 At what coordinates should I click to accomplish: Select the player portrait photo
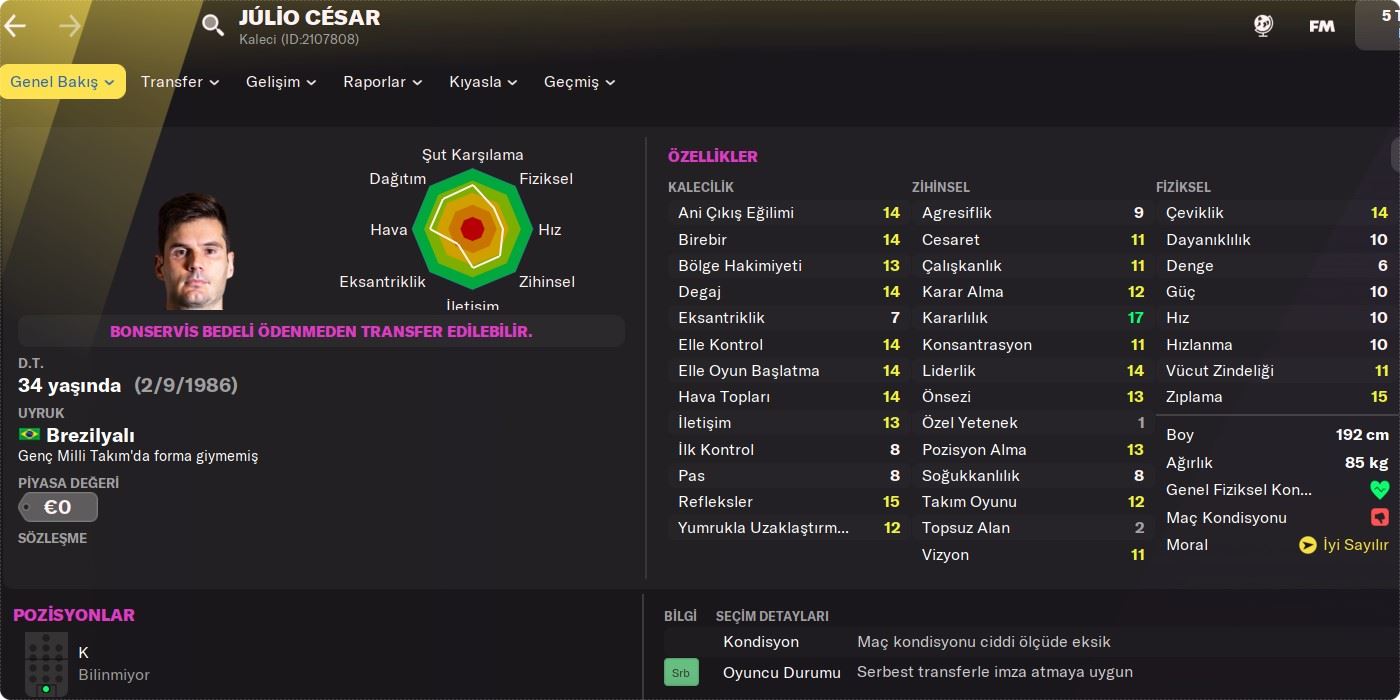tap(194, 252)
